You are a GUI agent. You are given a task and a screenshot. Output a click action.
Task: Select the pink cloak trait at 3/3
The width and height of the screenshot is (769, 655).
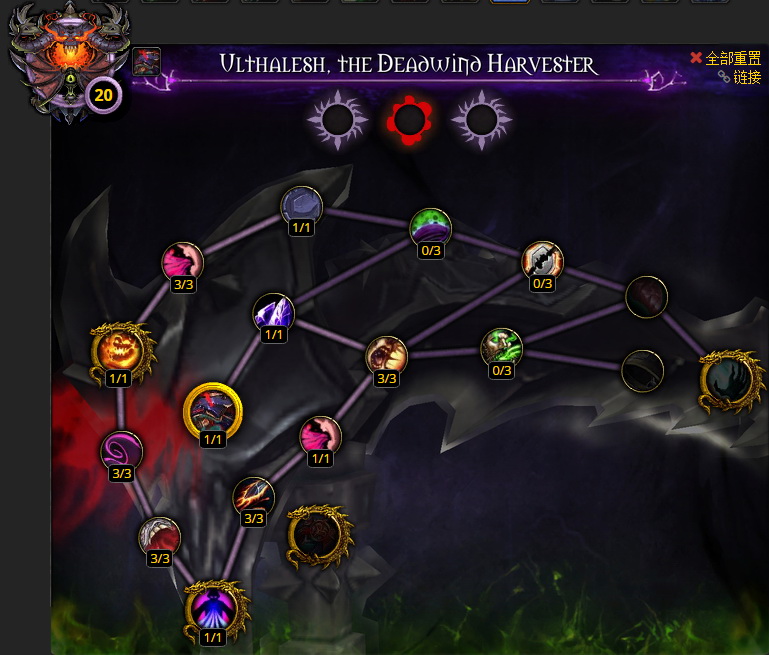coord(183,262)
